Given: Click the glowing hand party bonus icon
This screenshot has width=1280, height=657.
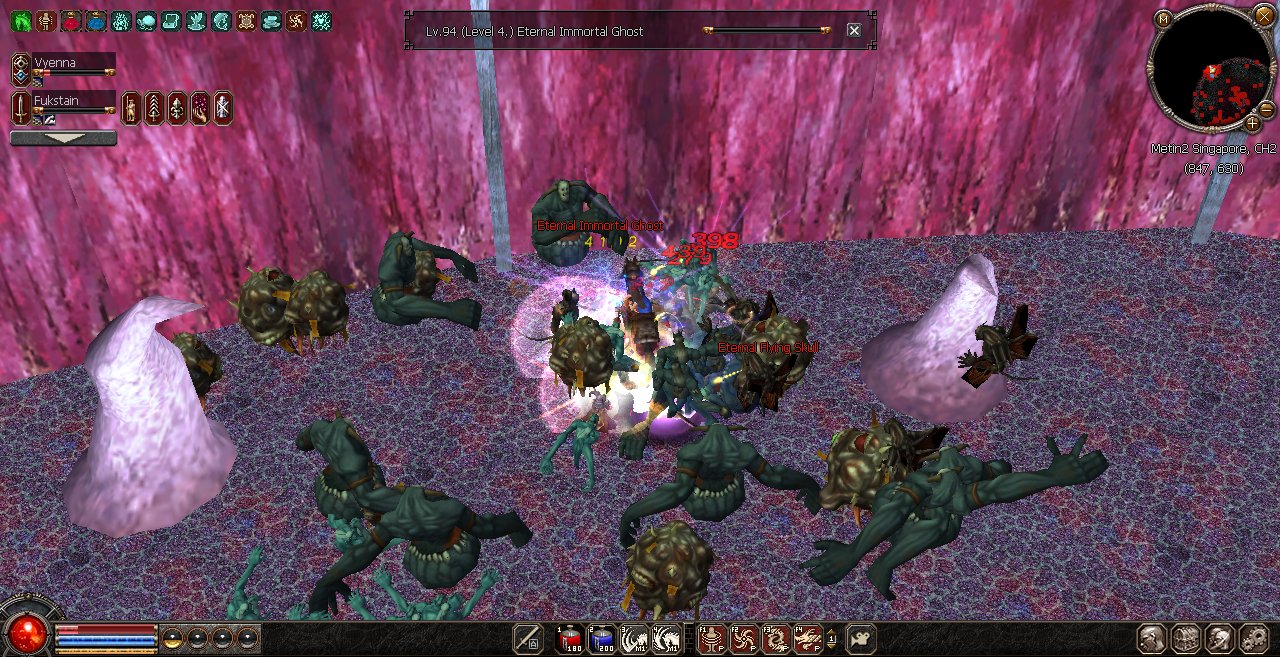Looking at the screenshot, I should coord(199,107).
